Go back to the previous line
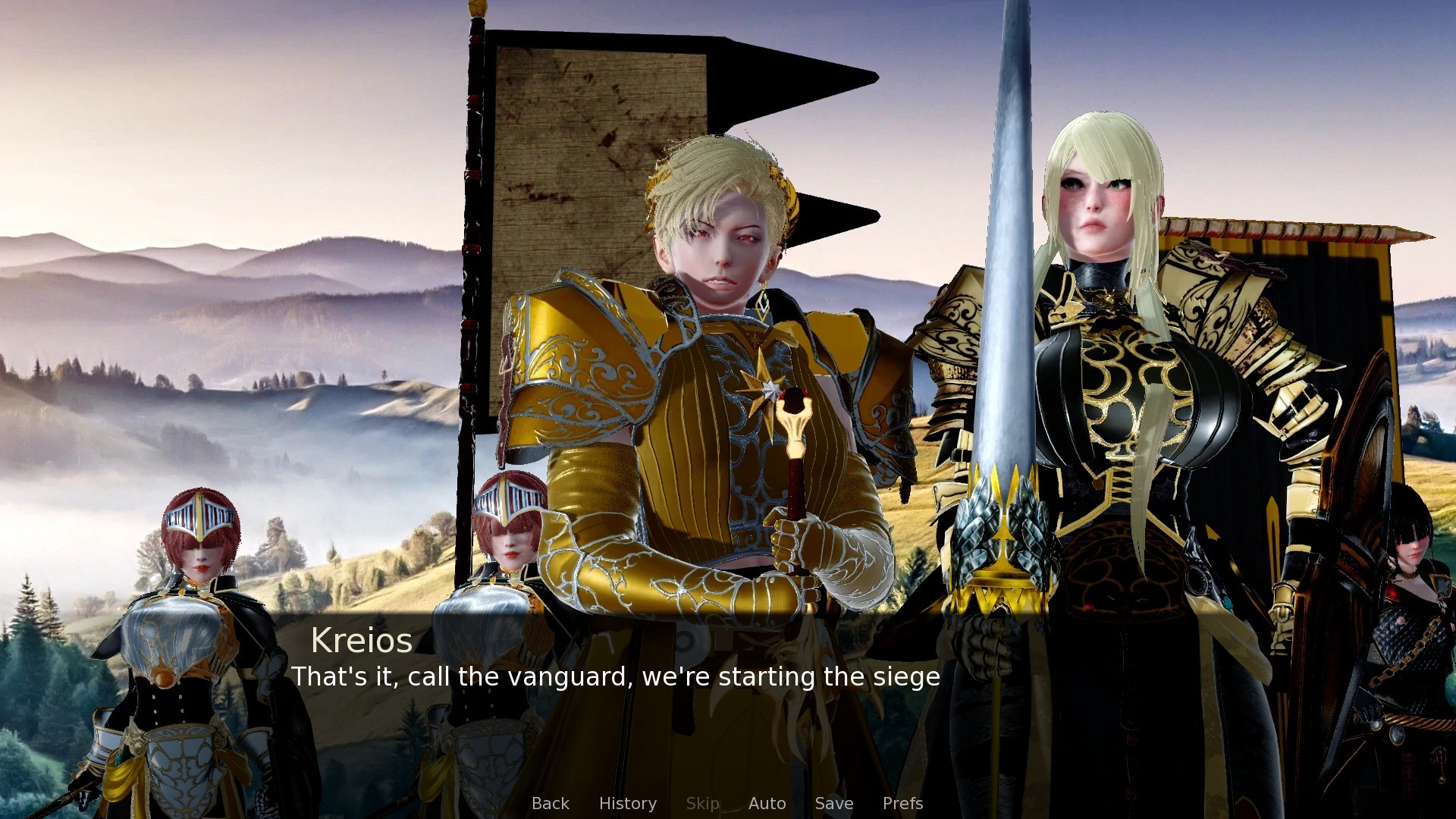Viewport: 1456px width, 819px height. coord(550,803)
